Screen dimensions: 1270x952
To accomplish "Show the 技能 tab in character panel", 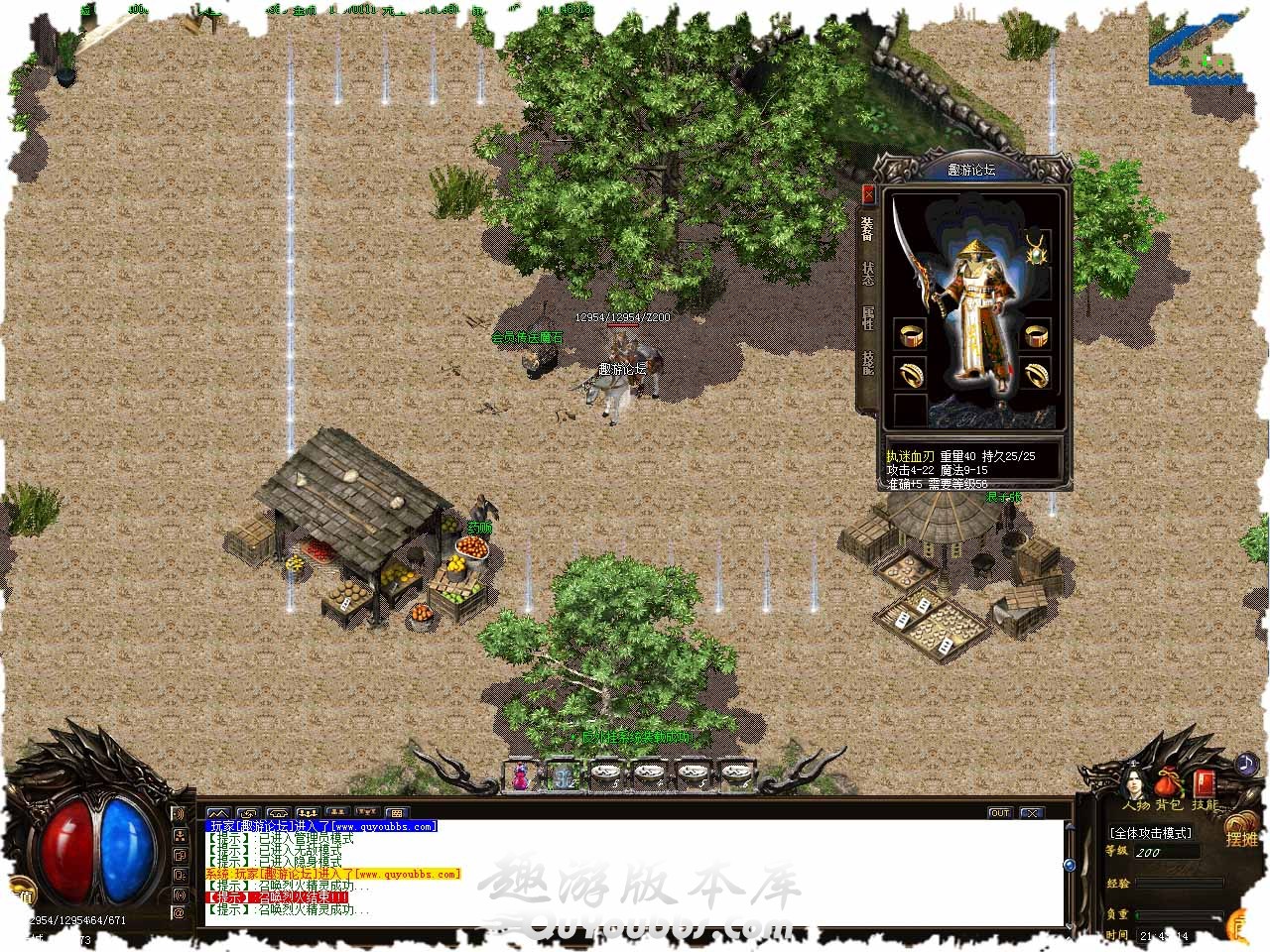I will tap(868, 362).
